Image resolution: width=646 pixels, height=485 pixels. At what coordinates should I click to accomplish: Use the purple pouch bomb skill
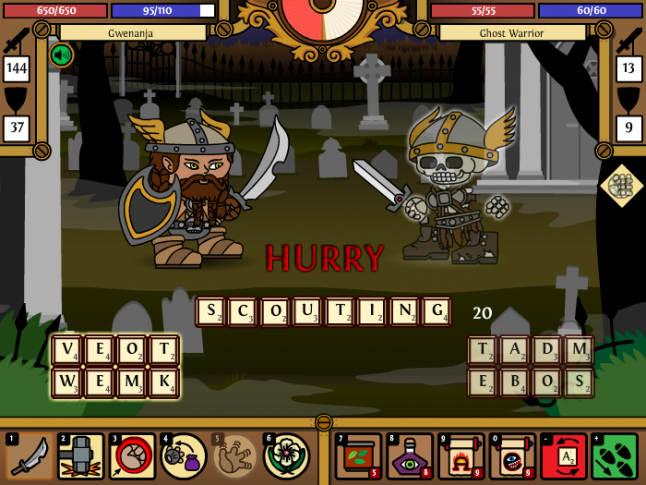click(x=184, y=457)
